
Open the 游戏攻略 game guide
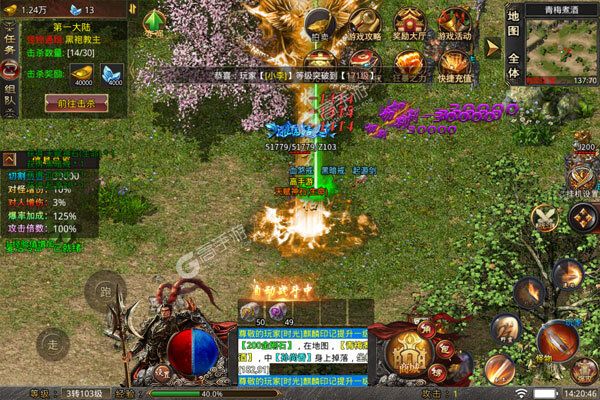point(365,24)
